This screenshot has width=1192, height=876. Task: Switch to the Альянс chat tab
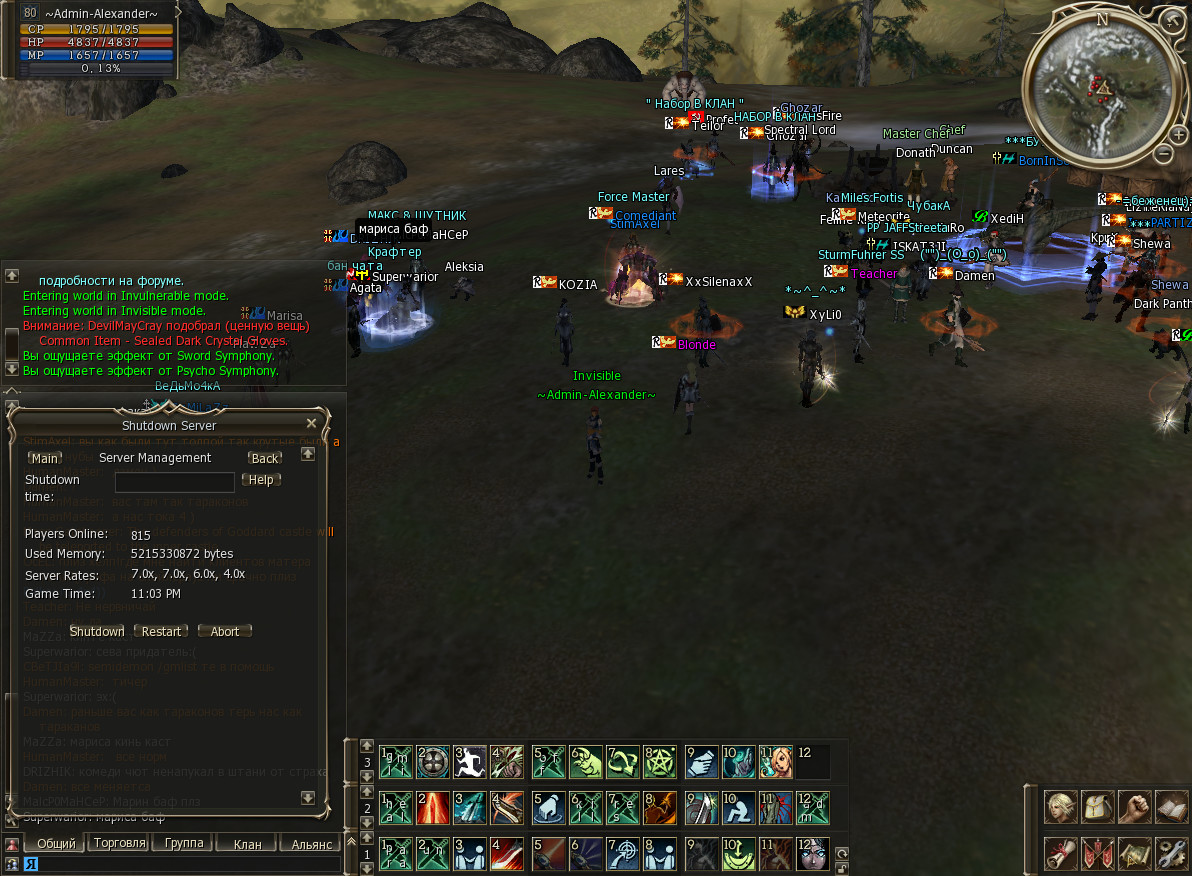311,844
